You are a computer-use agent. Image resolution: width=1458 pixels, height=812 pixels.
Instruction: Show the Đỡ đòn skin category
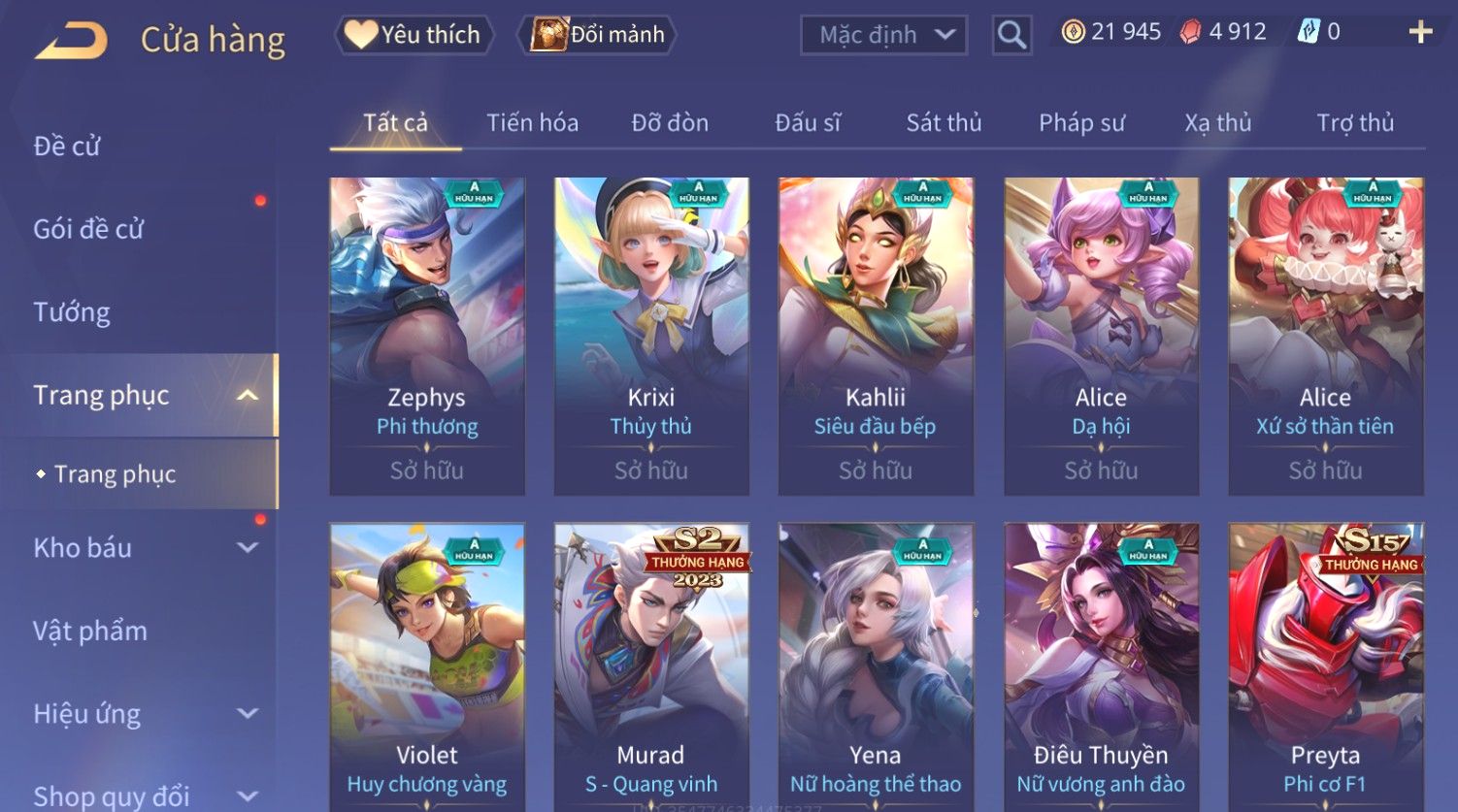pyautogui.click(x=670, y=123)
